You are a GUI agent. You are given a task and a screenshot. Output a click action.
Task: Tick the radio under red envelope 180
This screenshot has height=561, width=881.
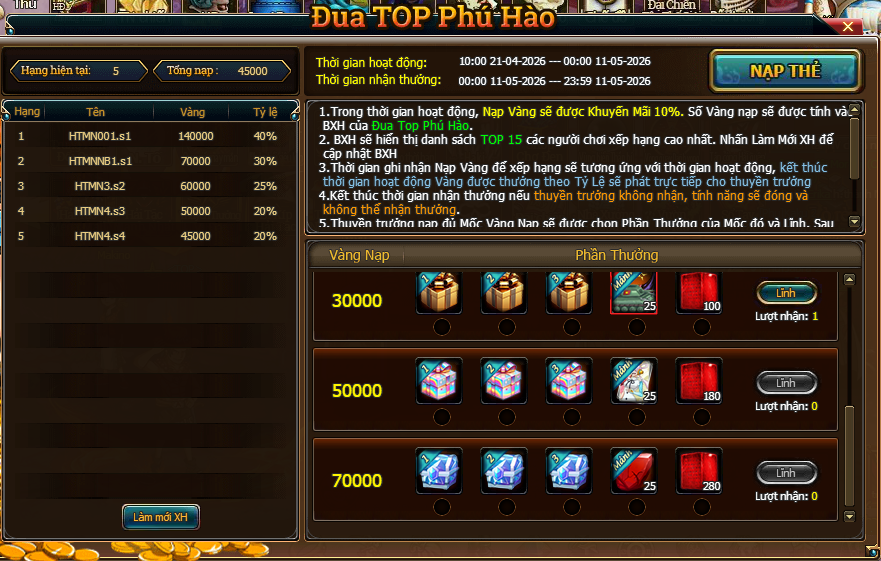(x=701, y=417)
